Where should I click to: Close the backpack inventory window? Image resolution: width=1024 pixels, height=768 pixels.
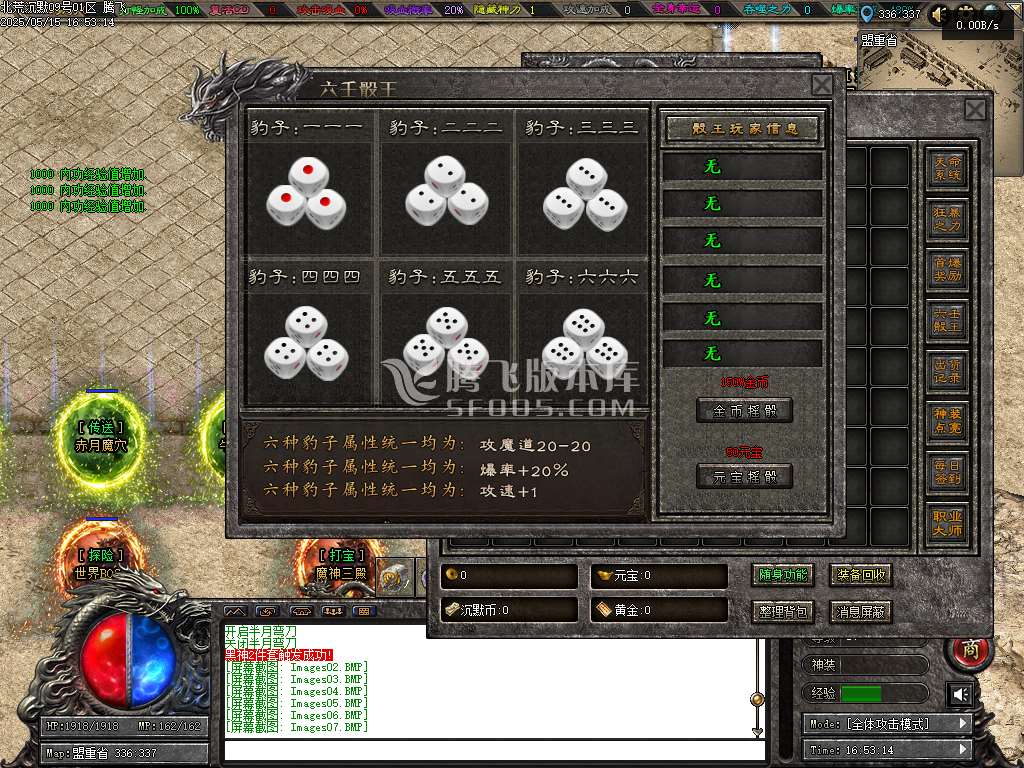pos(975,109)
